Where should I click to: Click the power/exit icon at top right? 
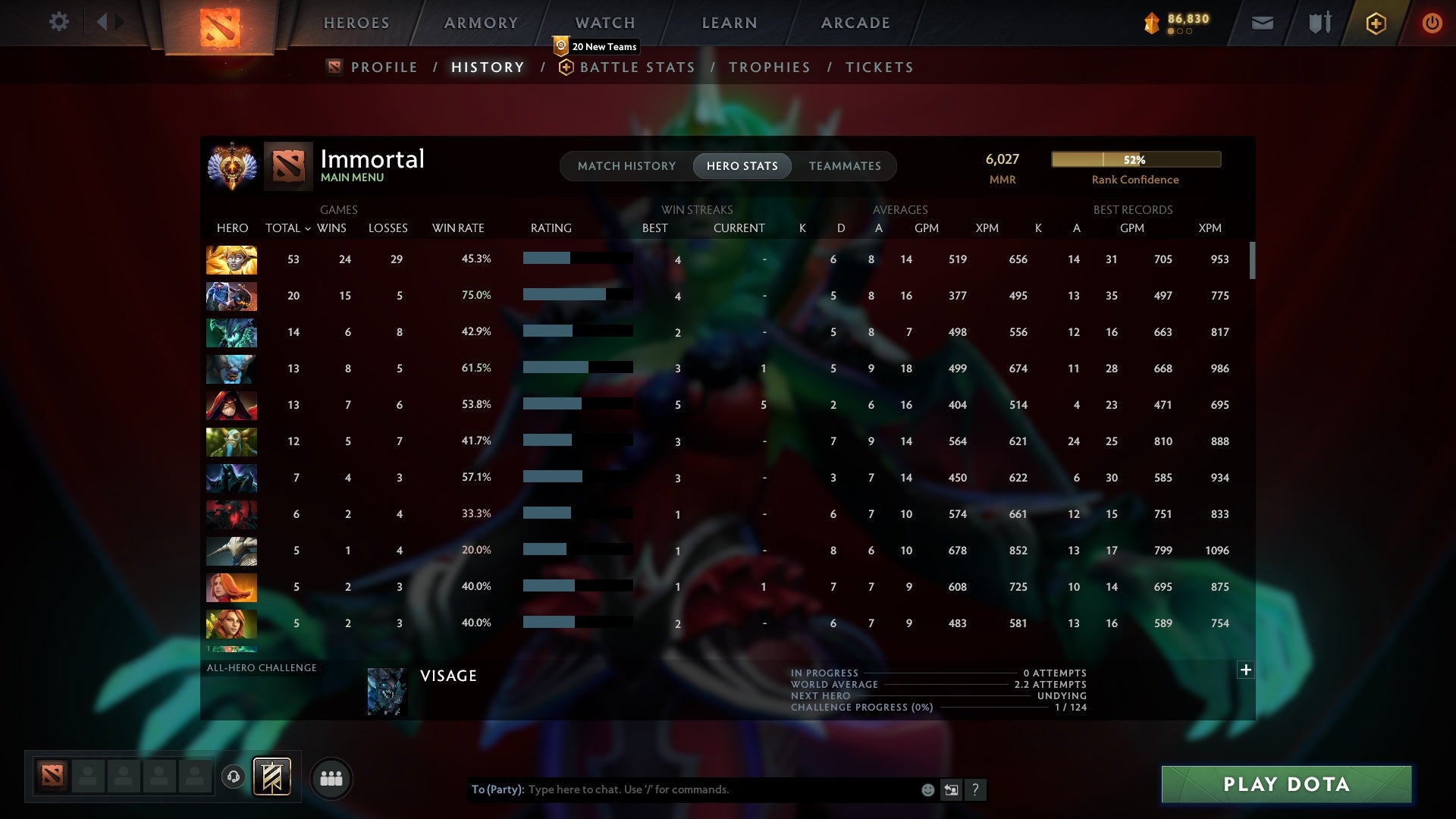[1432, 23]
